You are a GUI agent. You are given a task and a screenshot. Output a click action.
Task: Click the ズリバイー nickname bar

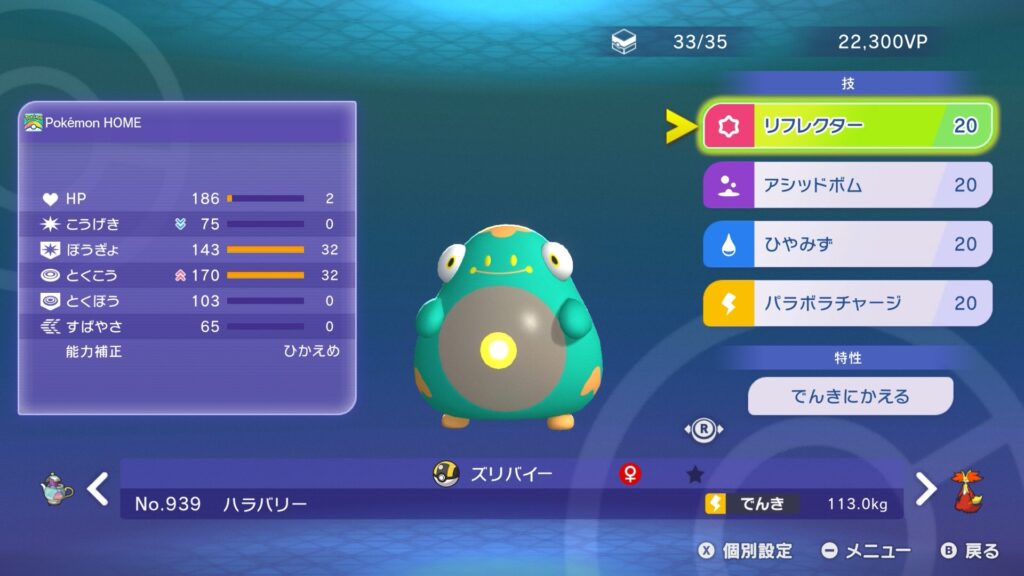(510, 474)
